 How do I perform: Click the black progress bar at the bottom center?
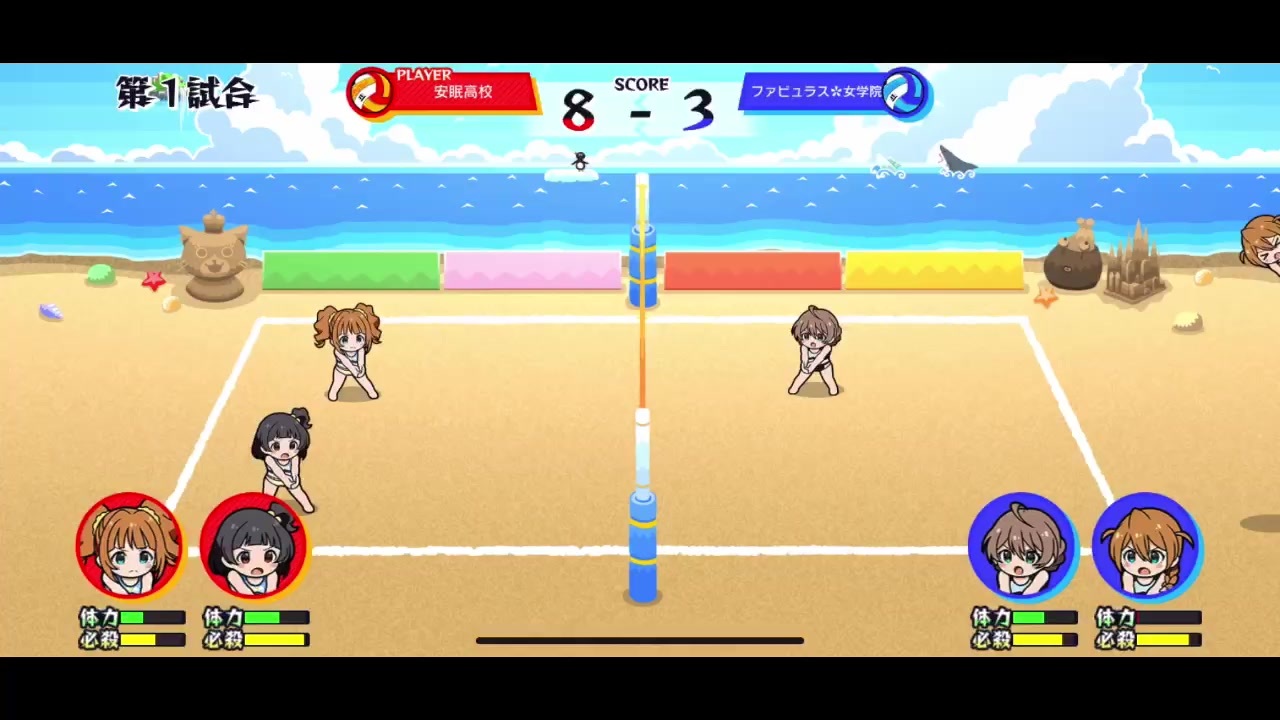click(640, 640)
